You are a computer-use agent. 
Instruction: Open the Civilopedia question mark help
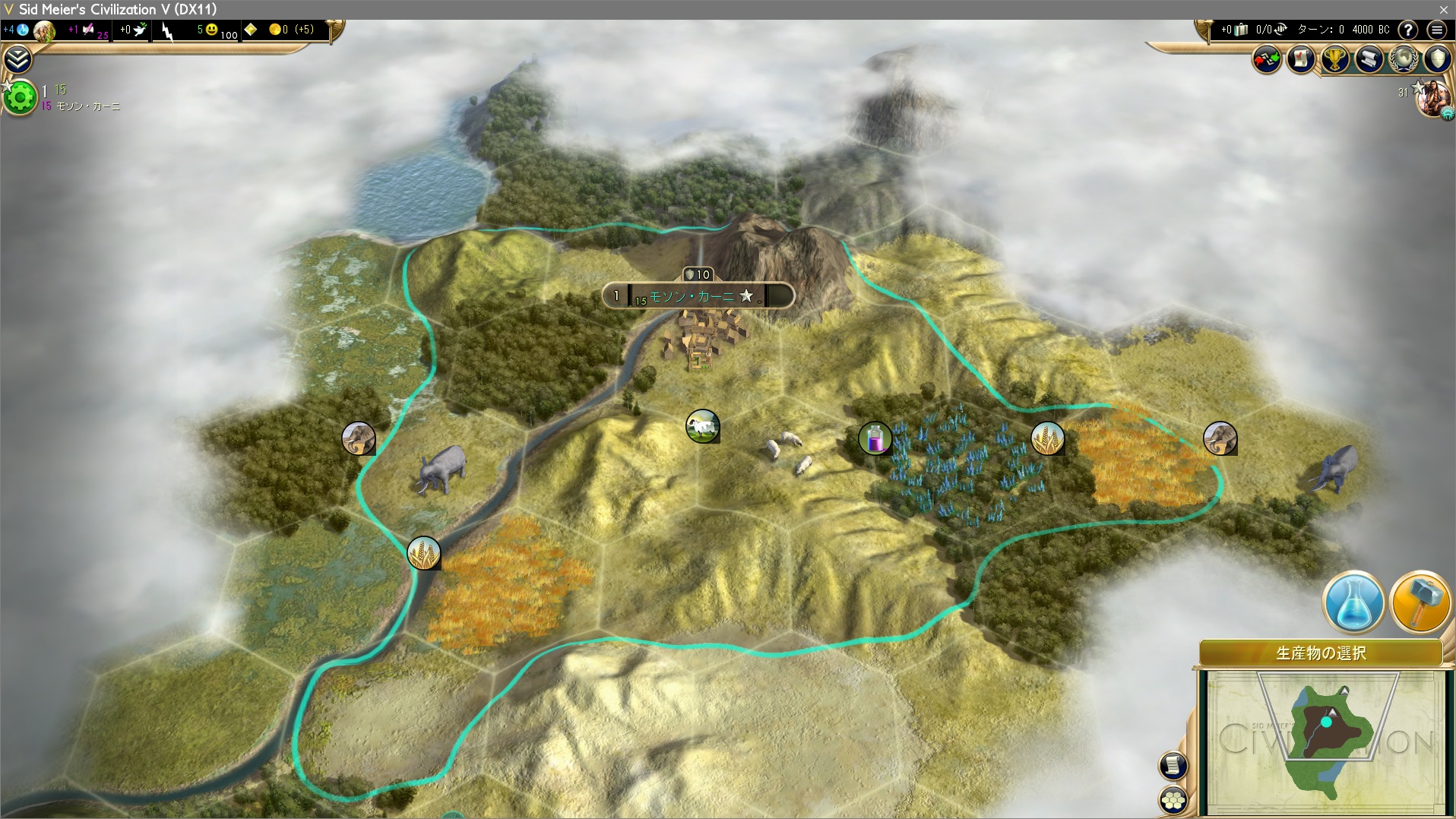pyautogui.click(x=1408, y=30)
